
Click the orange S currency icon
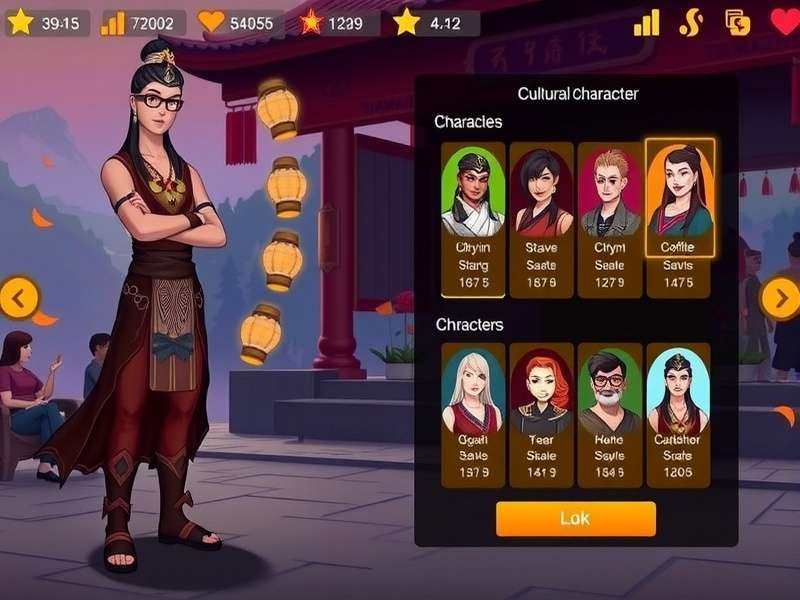click(691, 22)
